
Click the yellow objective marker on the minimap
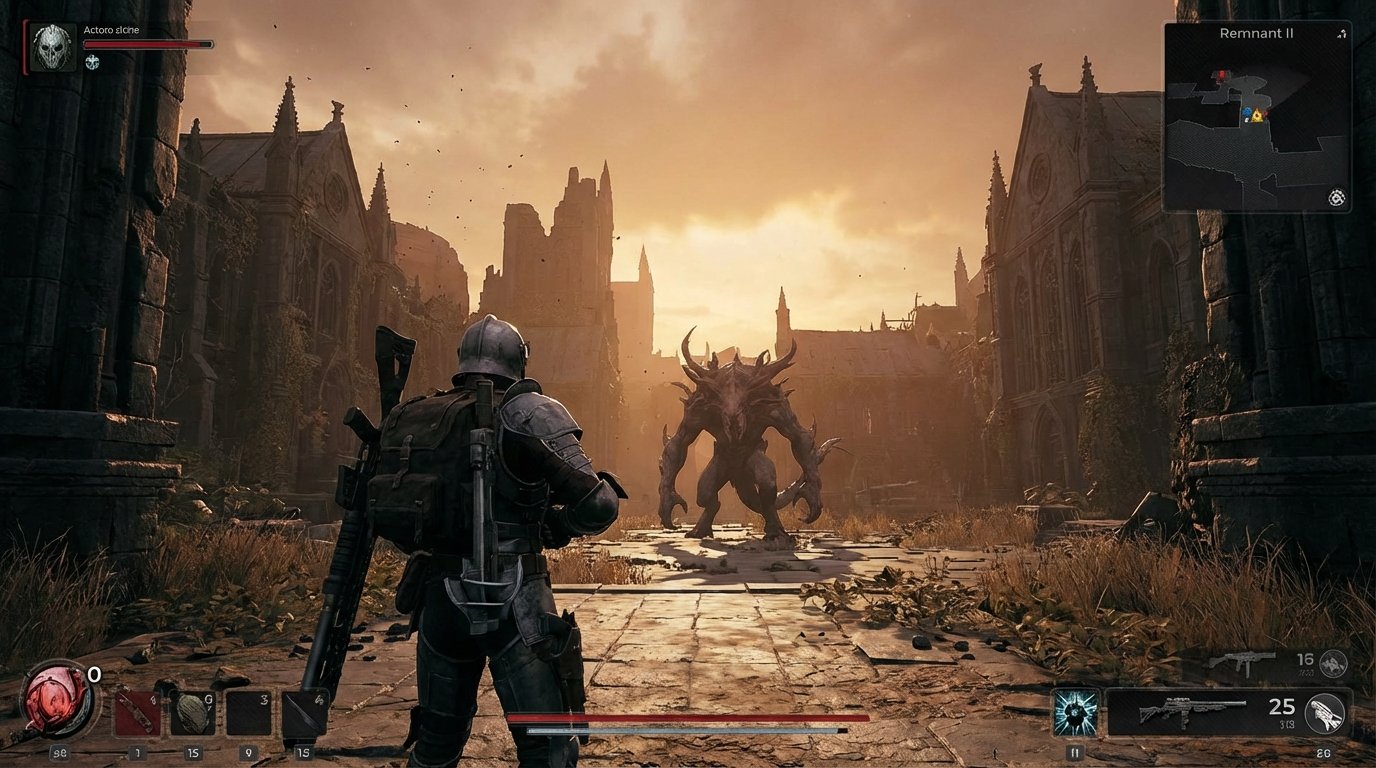(1258, 116)
